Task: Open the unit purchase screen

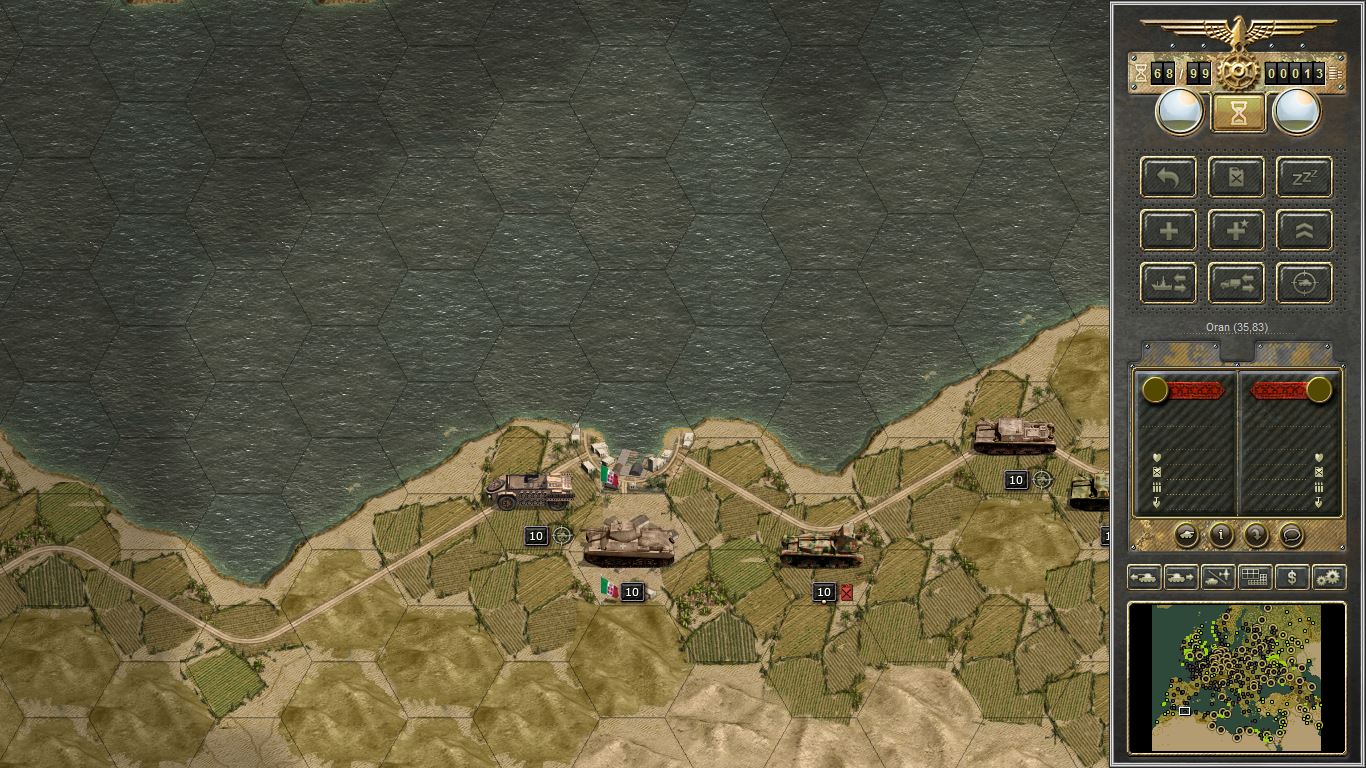Action: (1290, 577)
